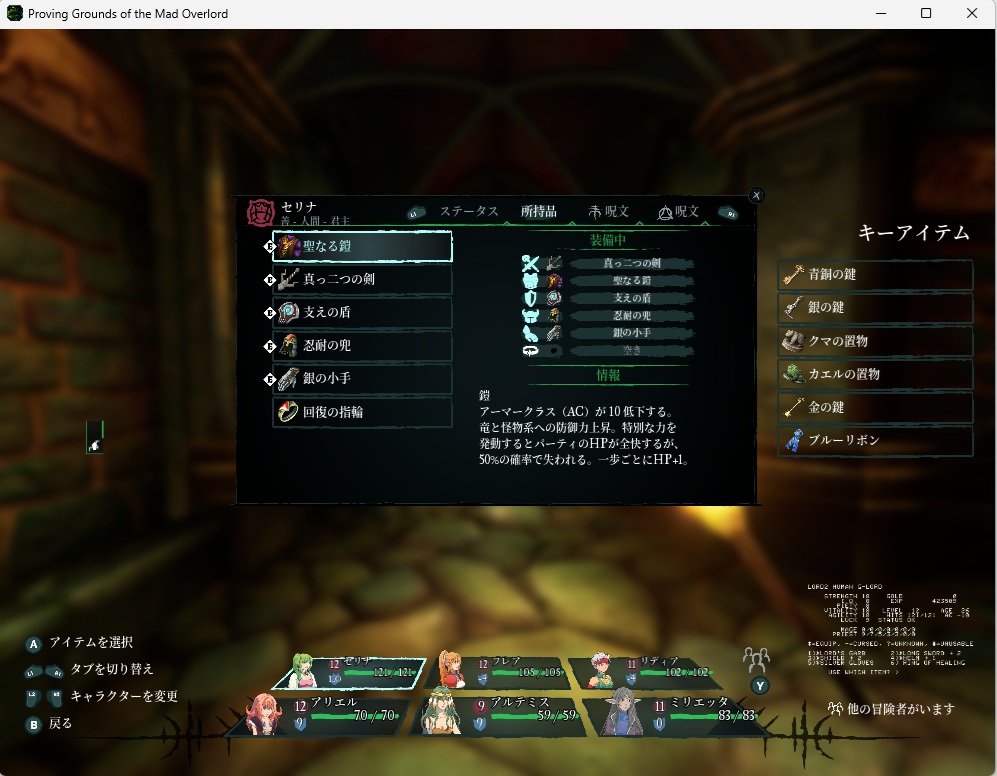997x776 pixels.
Task: Choose the クマの置物 key item
Action: coord(875,341)
